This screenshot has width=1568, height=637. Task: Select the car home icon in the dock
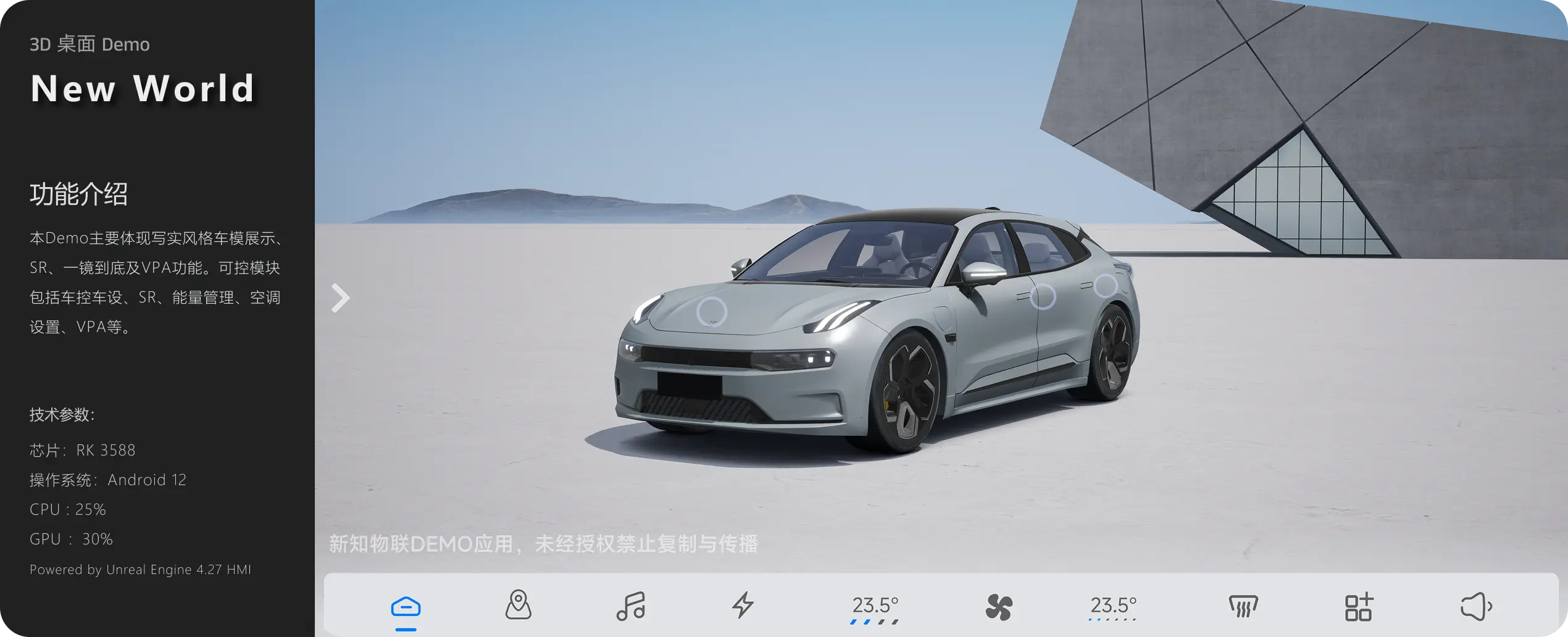pyautogui.click(x=406, y=607)
